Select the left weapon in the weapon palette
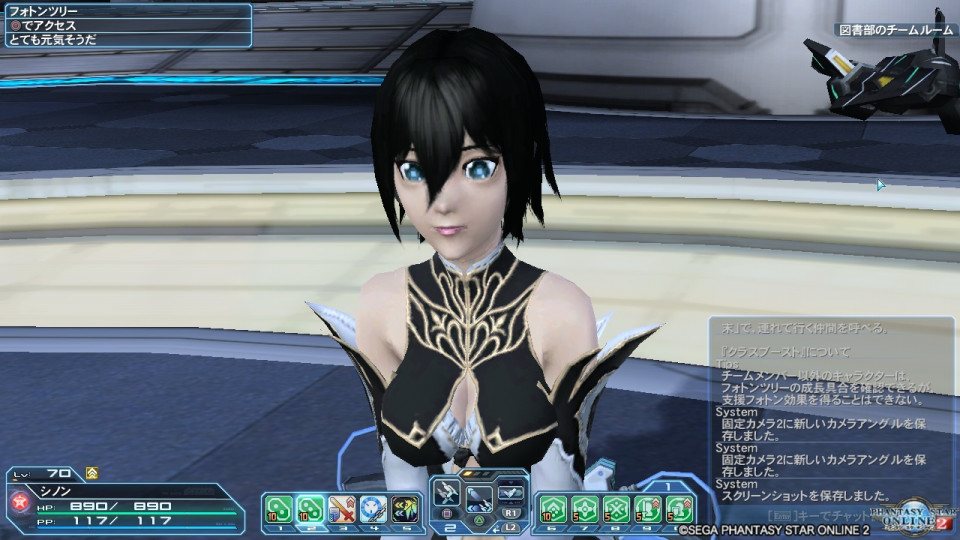960x540 pixels. point(447,492)
